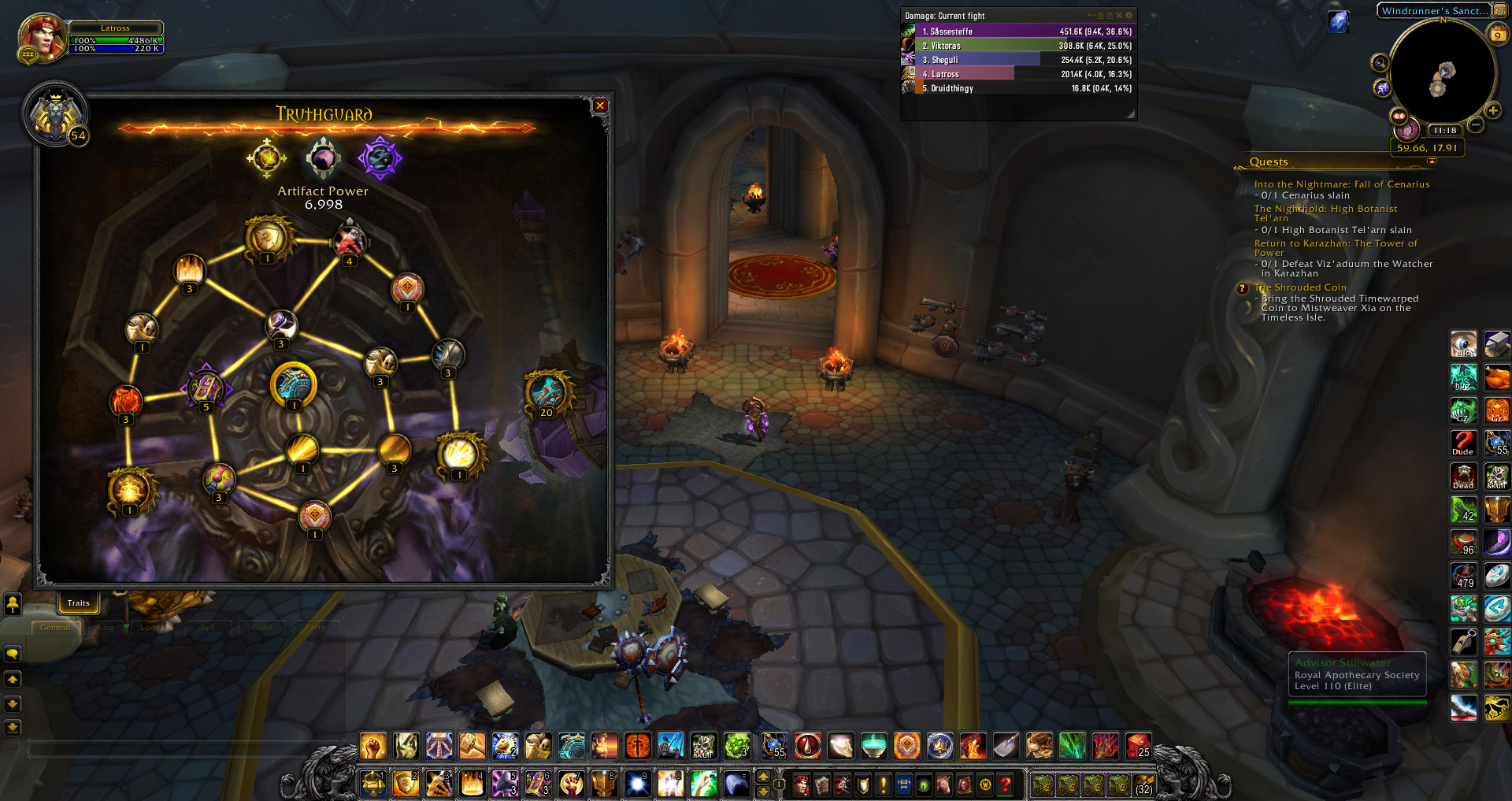This screenshot has width=1512, height=801.
Task: Open the backpack showing (32) slots
Action: click(x=1143, y=784)
